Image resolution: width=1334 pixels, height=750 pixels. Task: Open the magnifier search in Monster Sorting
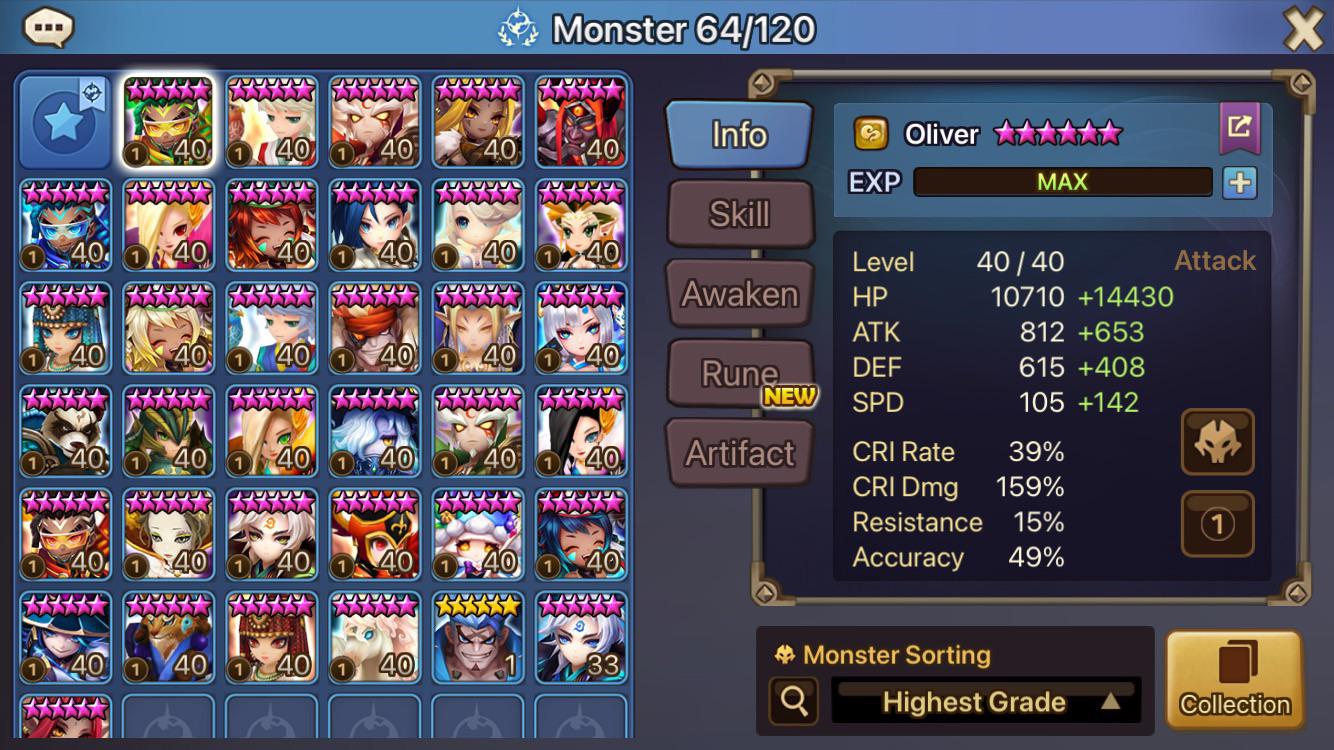(794, 701)
